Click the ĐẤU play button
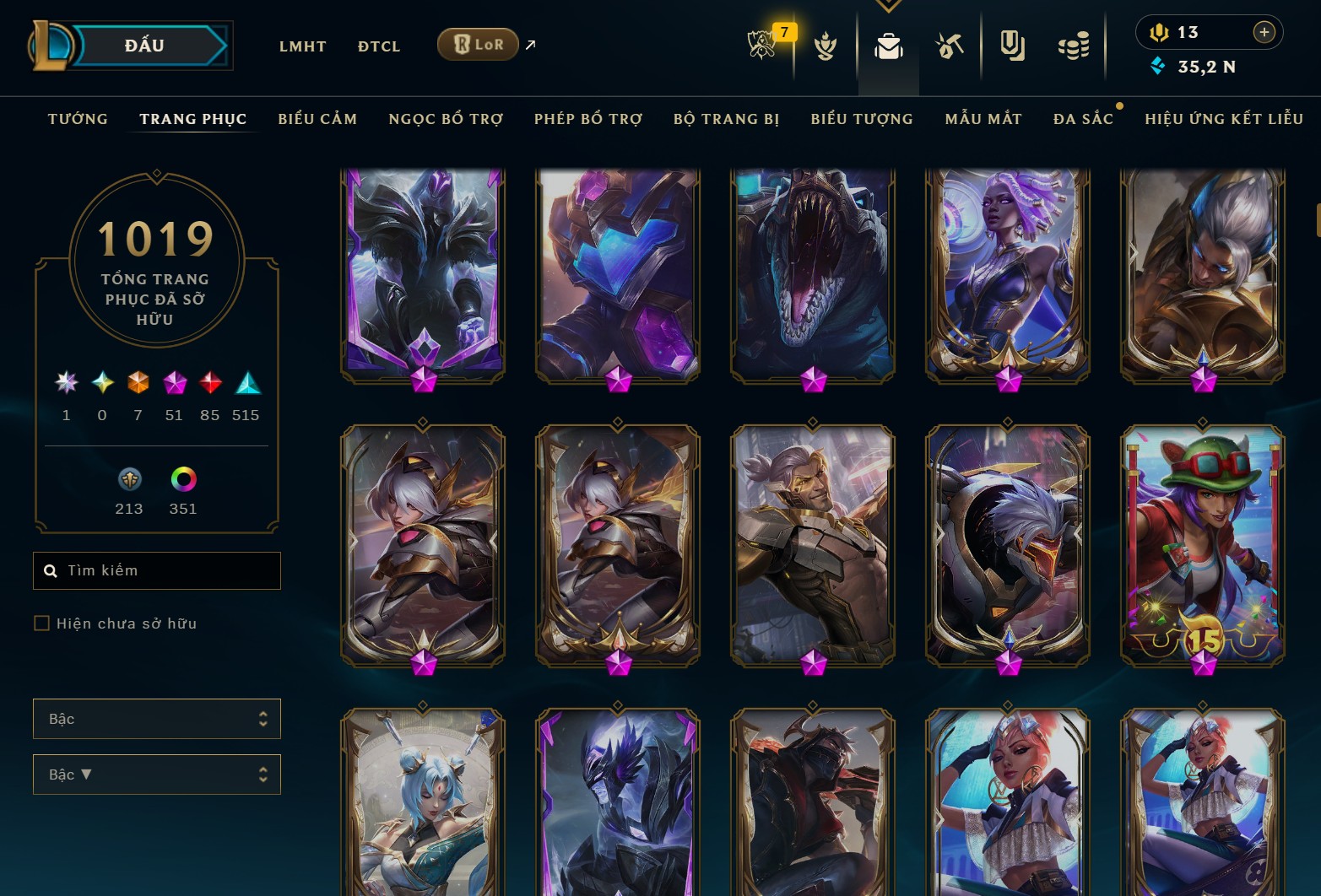The width and height of the screenshot is (1321, 896). [x=145, y=46]
